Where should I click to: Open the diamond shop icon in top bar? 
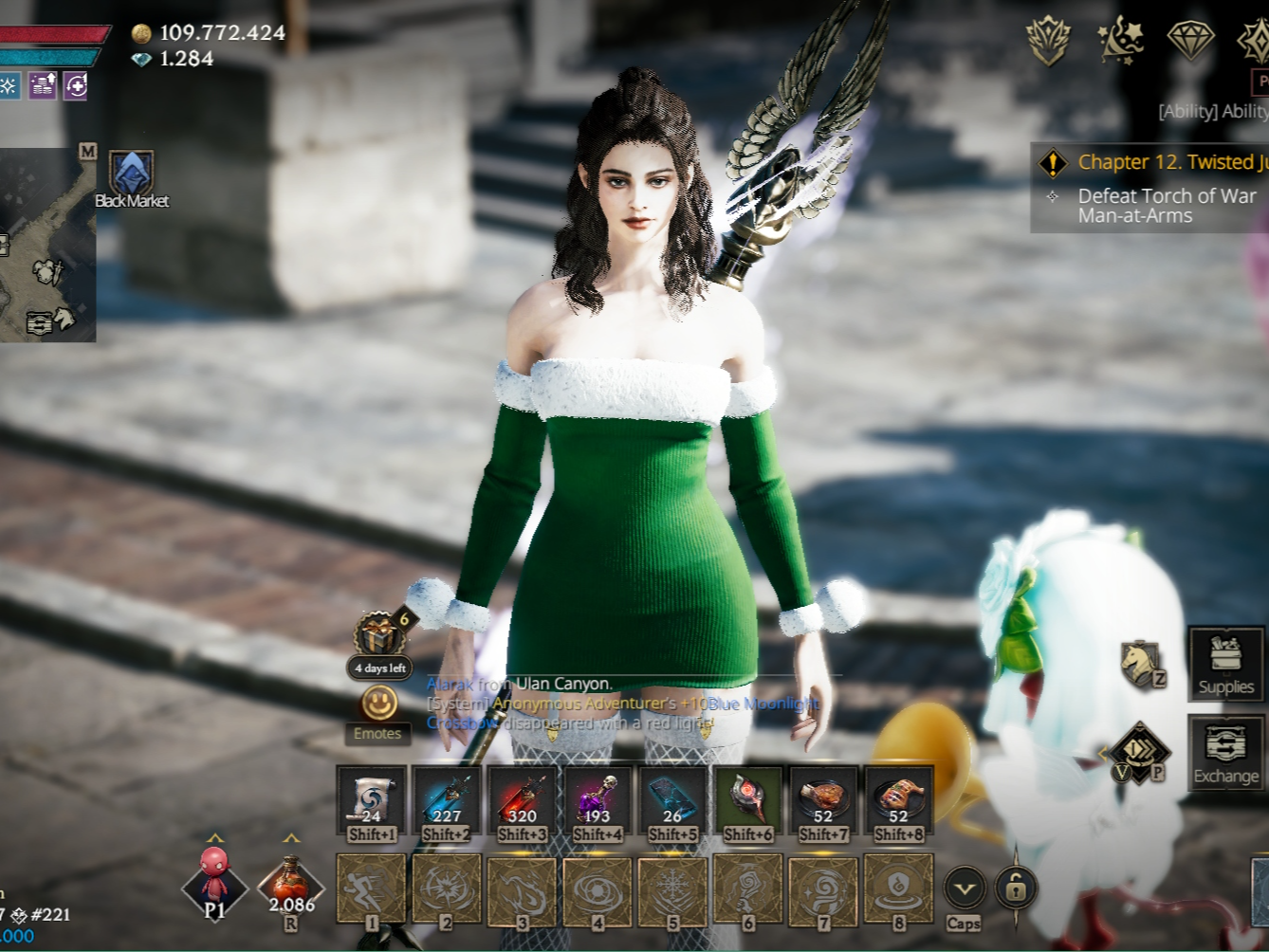pyautogui.click(x=1190, y=40)
